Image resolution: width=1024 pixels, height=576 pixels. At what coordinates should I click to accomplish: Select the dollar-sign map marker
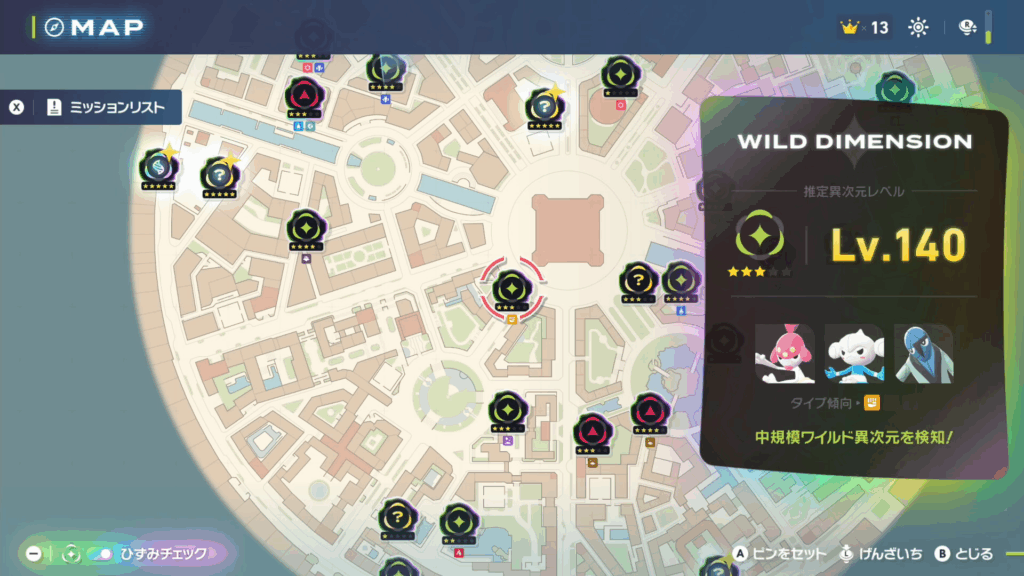[158, 167]
